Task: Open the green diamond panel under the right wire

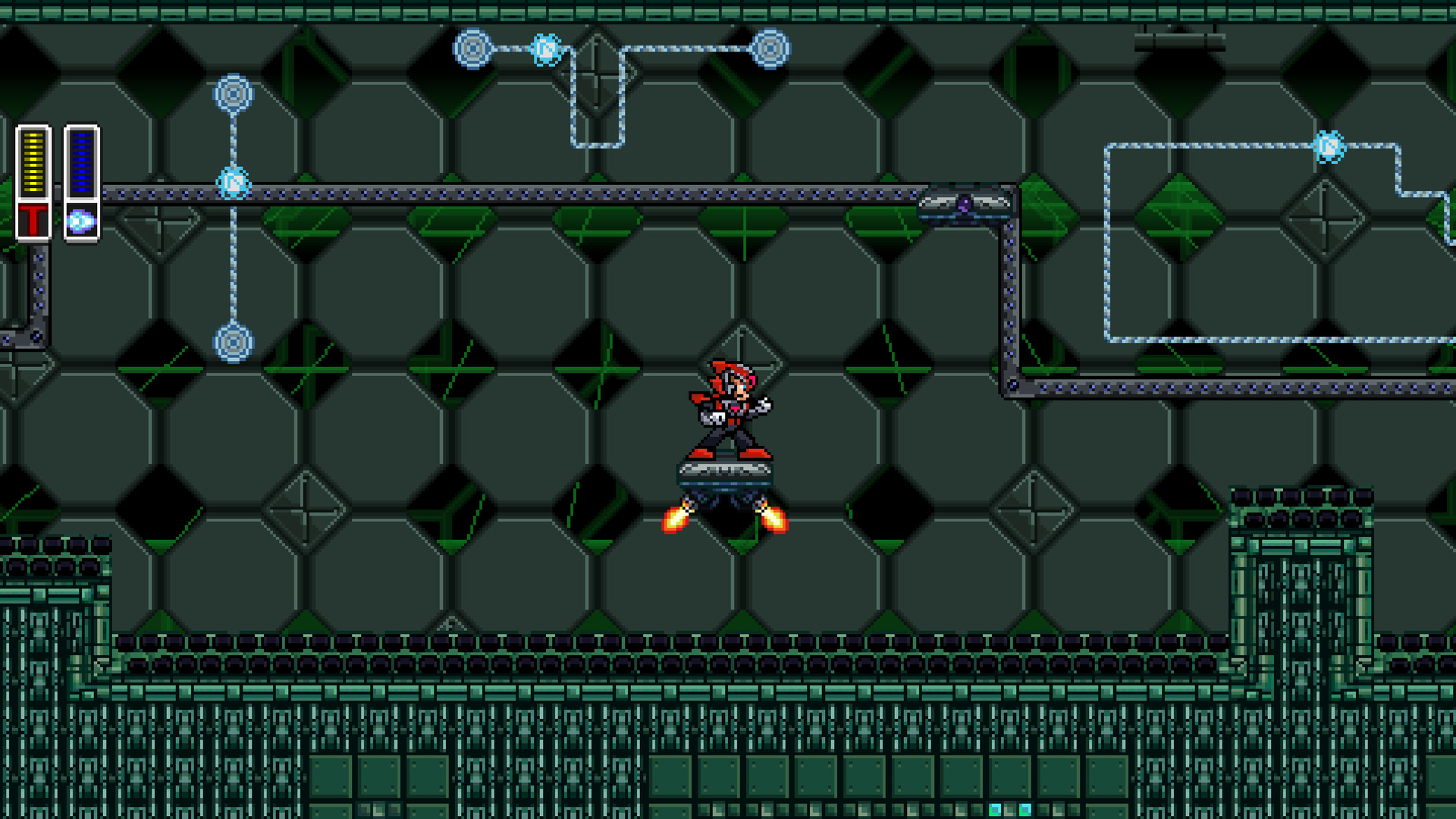Action: (1180, 218)
